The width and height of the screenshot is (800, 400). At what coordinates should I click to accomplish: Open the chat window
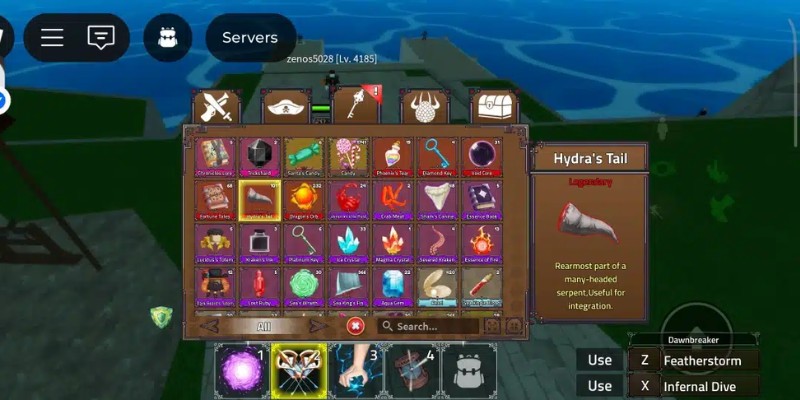pyautogui.click(x=100, y=38)
